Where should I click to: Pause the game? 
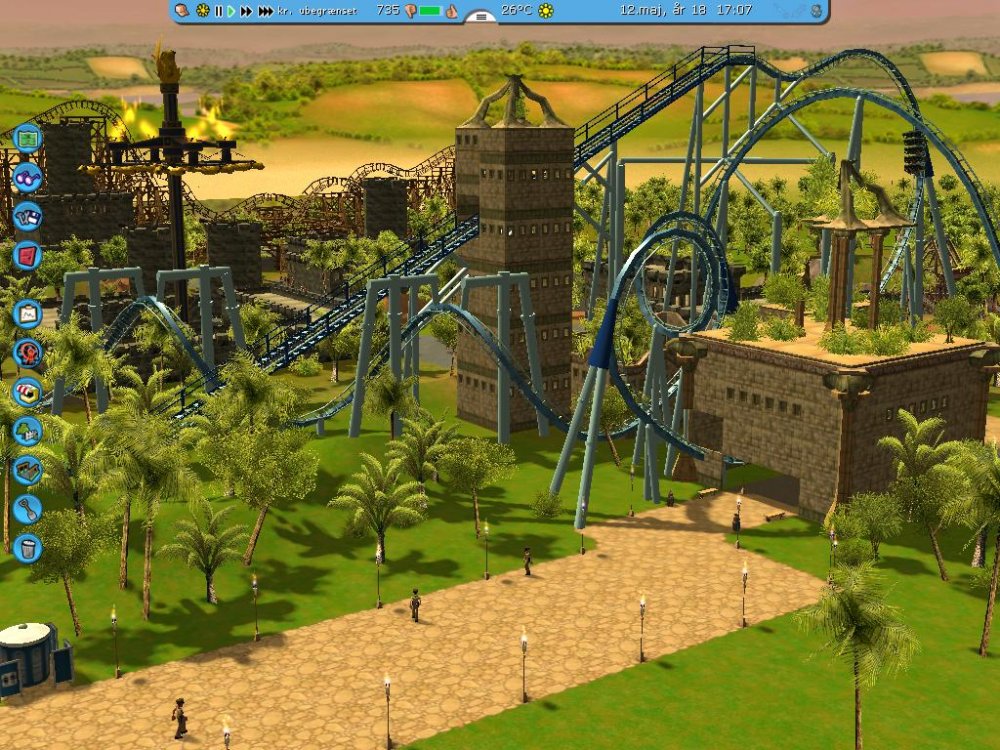(x=218, y=11)
